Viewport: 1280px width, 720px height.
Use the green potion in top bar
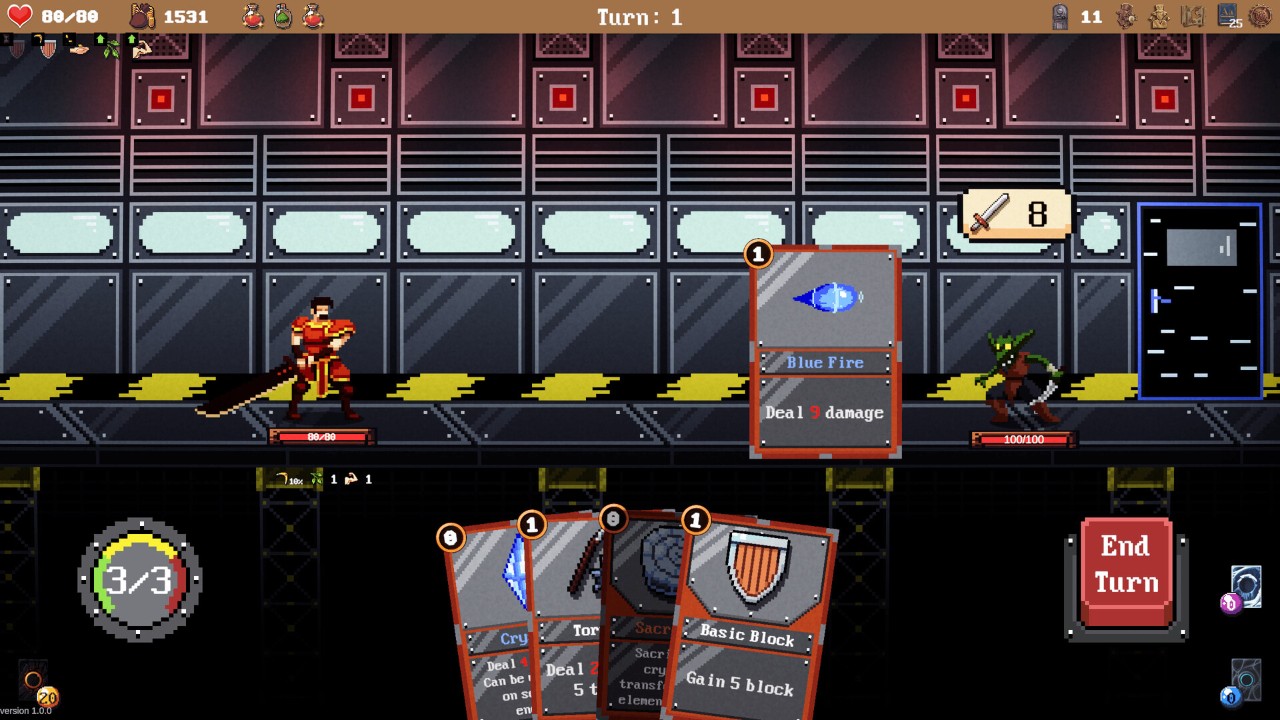click(283, 16)
